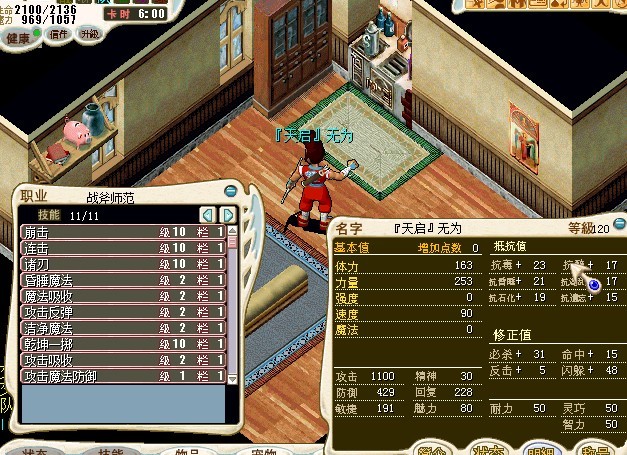Choose the 诸刃 skill

tap(120, 264)
